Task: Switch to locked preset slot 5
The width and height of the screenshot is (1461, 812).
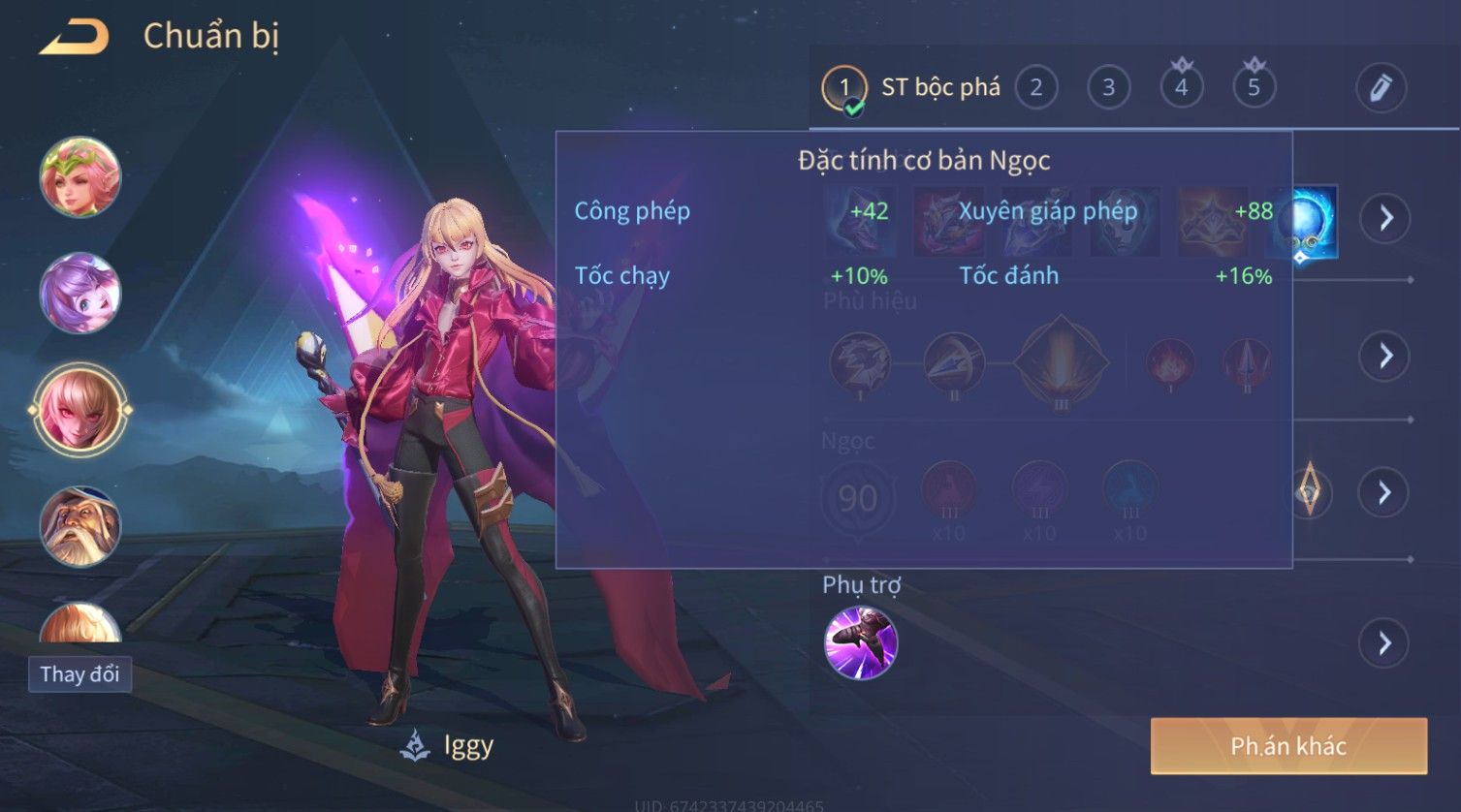Action: [x=1254, y=88]
